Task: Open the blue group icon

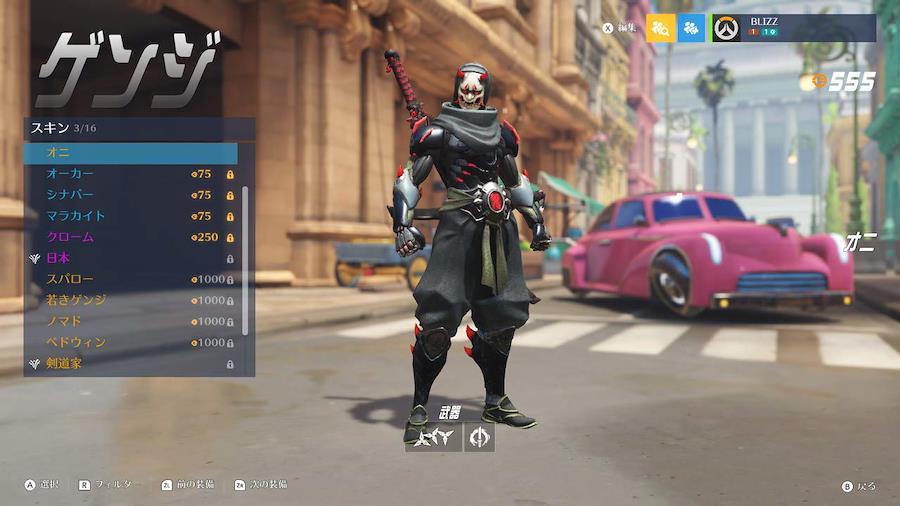Action: 691,28
